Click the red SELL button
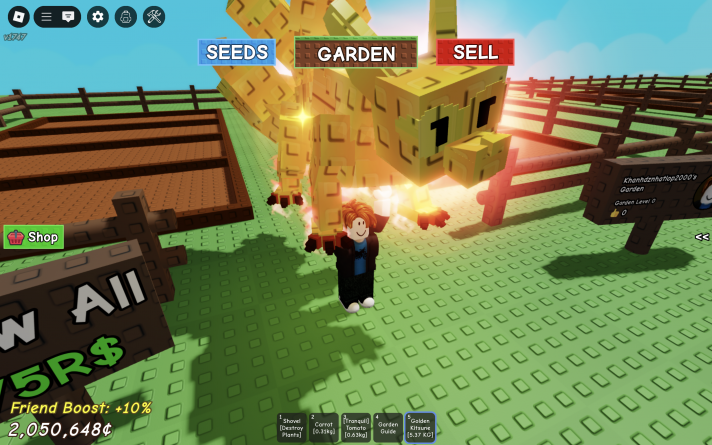This screenshot has height=445, width=712. tap(475, 52)
